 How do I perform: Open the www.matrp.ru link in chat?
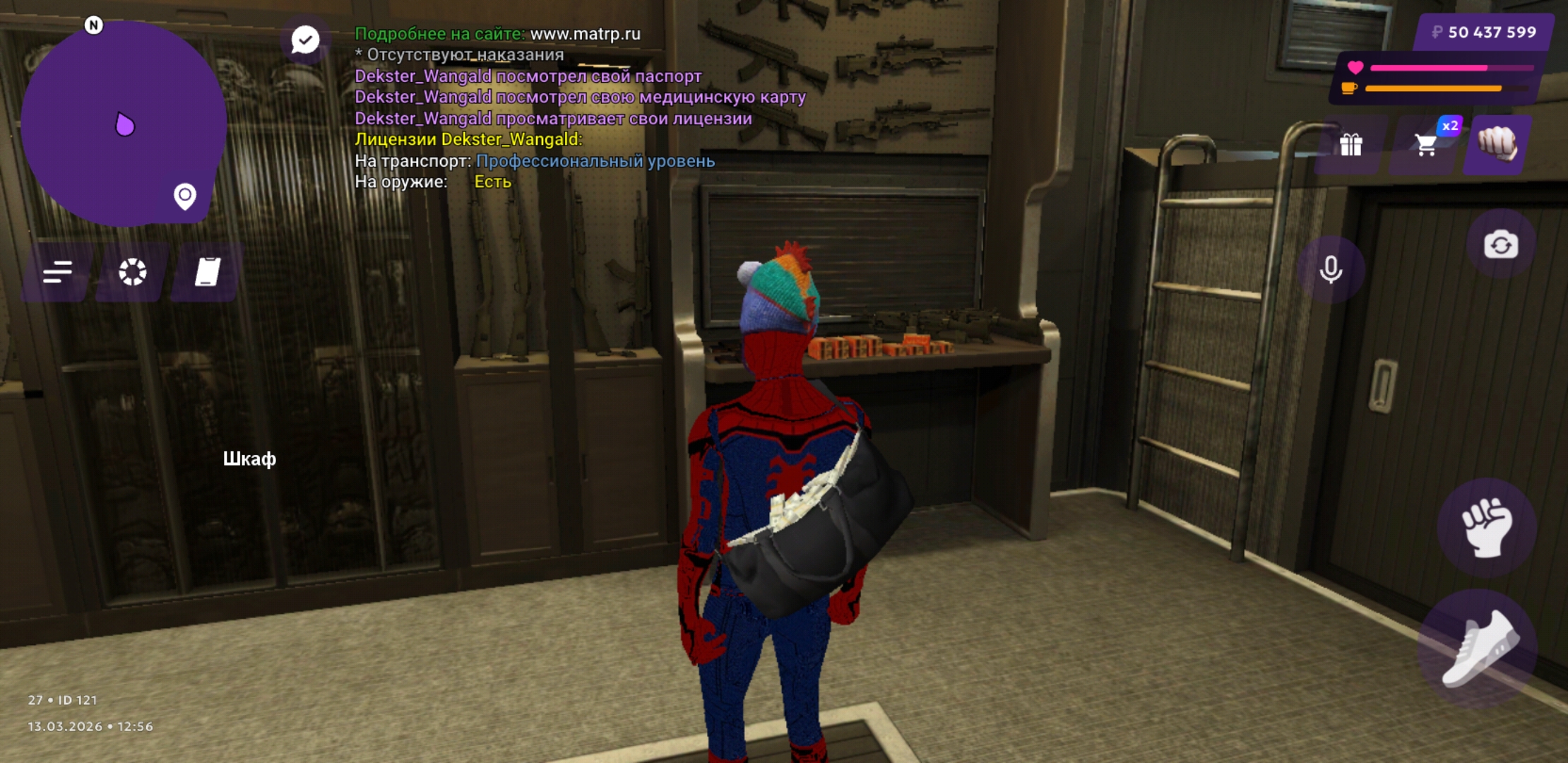click(x=585, y=33)
